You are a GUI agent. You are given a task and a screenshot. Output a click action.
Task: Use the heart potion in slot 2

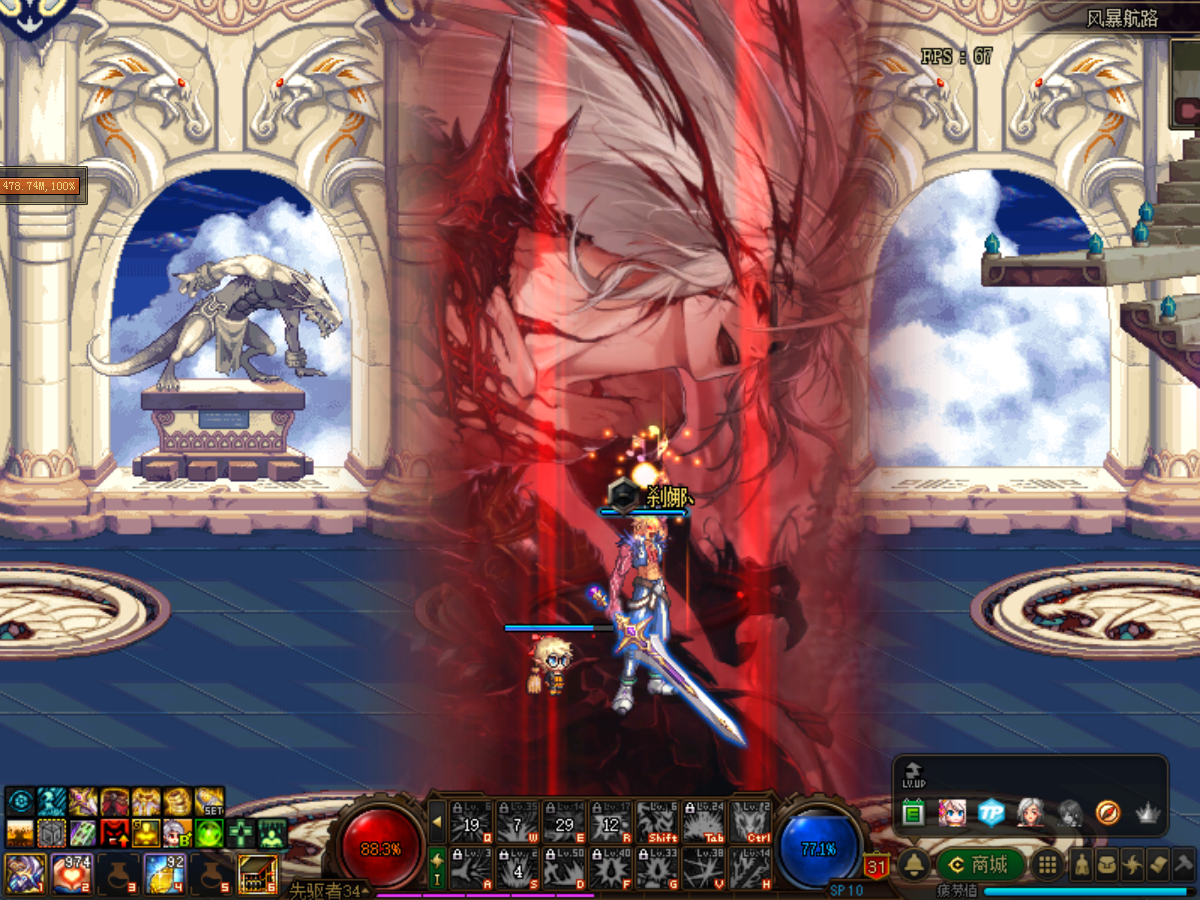pos(70,873)
